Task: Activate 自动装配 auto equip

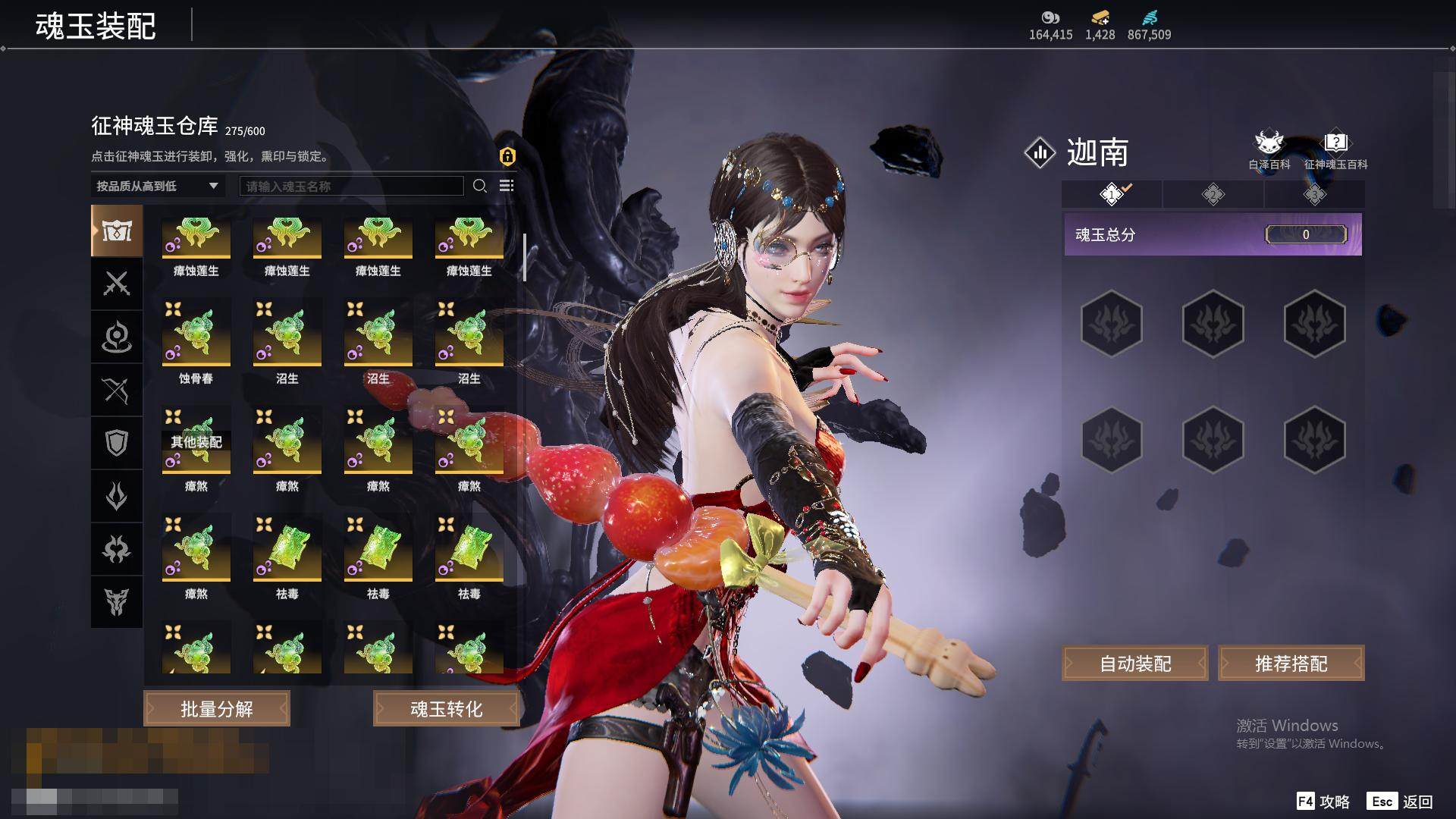Action: [1134, 664]
